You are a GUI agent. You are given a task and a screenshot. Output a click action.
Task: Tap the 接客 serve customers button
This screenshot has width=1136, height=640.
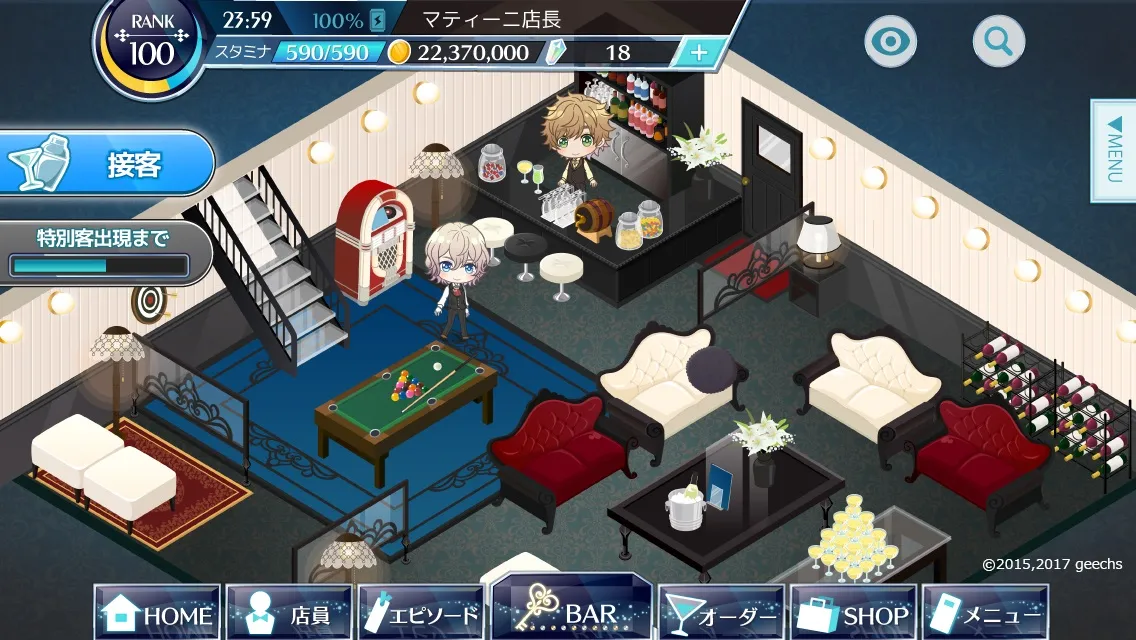108,163
